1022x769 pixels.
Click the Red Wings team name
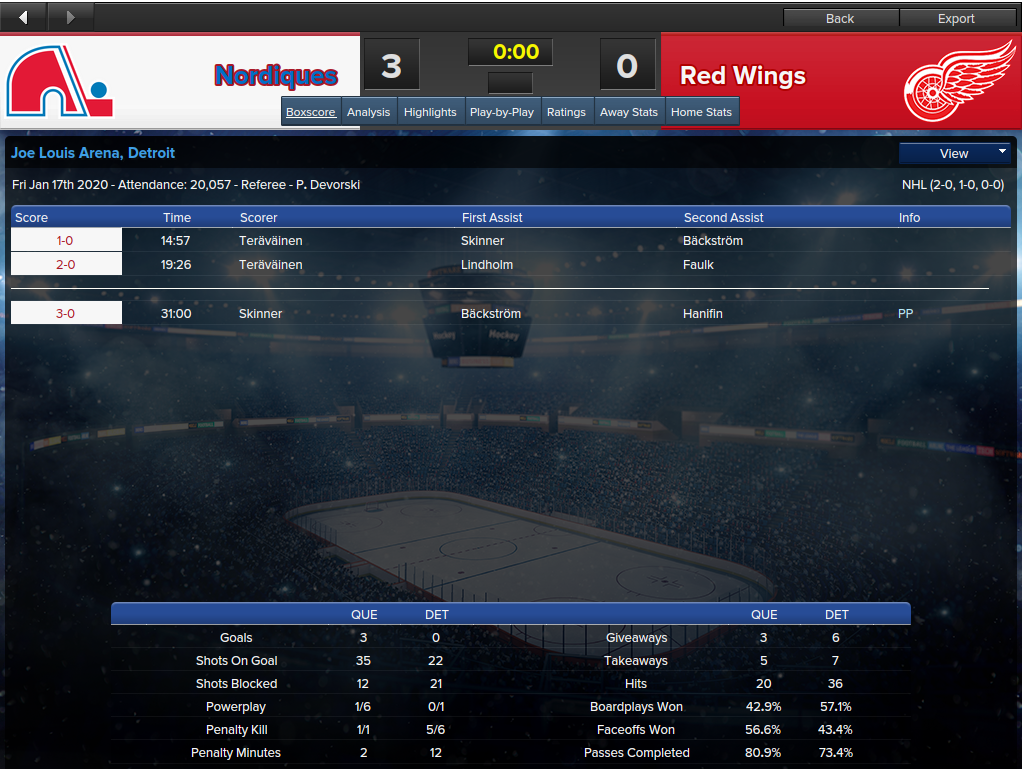[x=742, y=76]
